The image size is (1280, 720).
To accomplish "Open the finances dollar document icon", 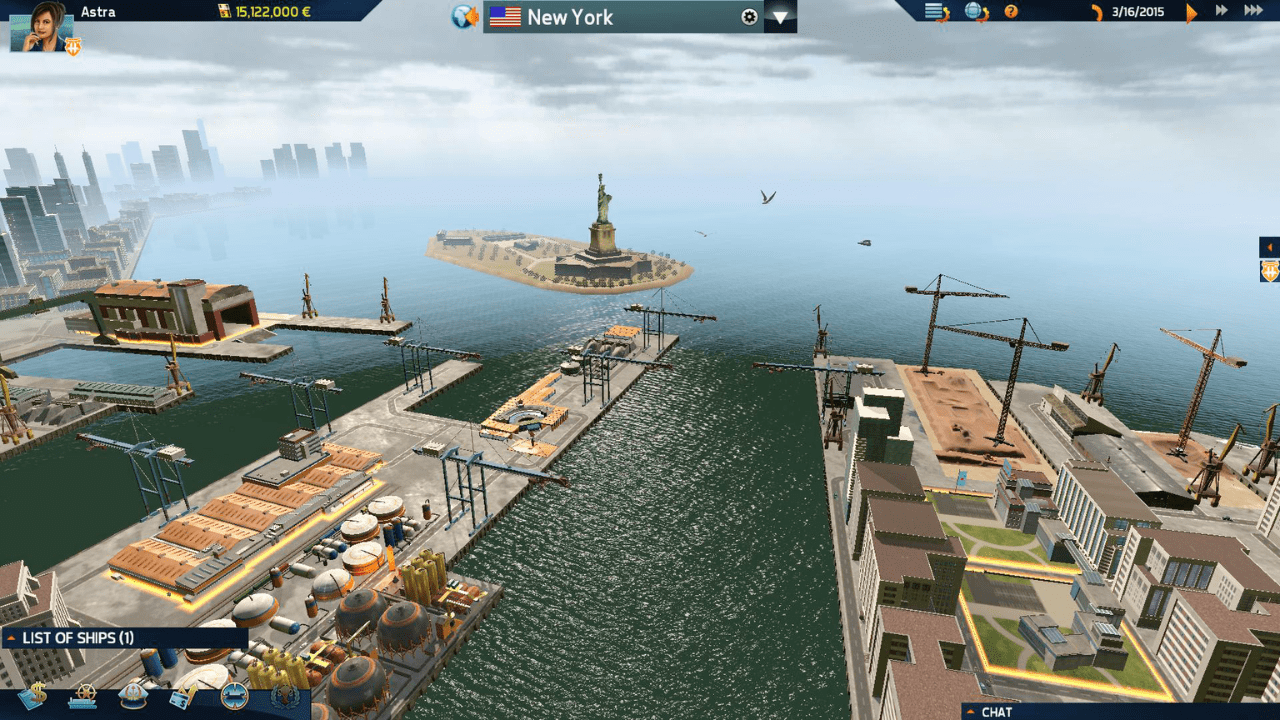I will coord(32,695).
